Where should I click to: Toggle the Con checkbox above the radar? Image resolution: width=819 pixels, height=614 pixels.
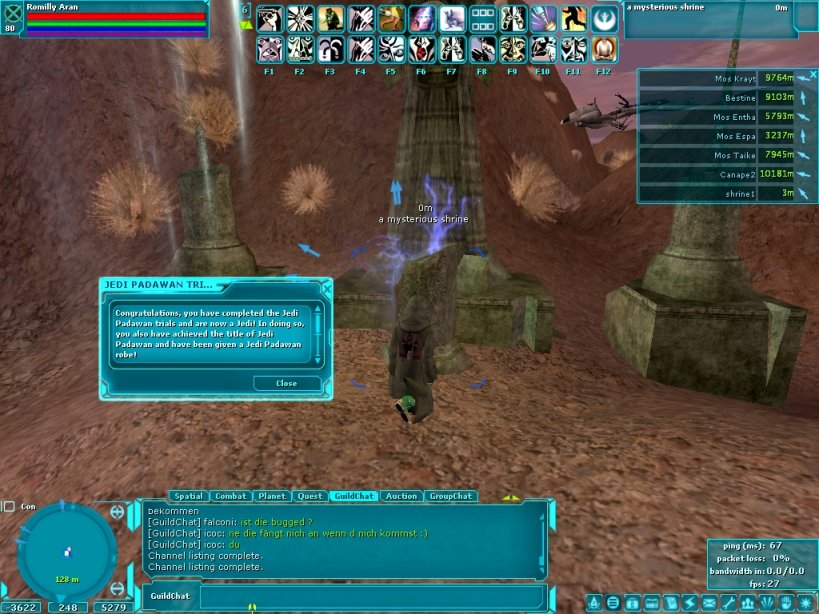pyautogui.click(x=9, y=506)
